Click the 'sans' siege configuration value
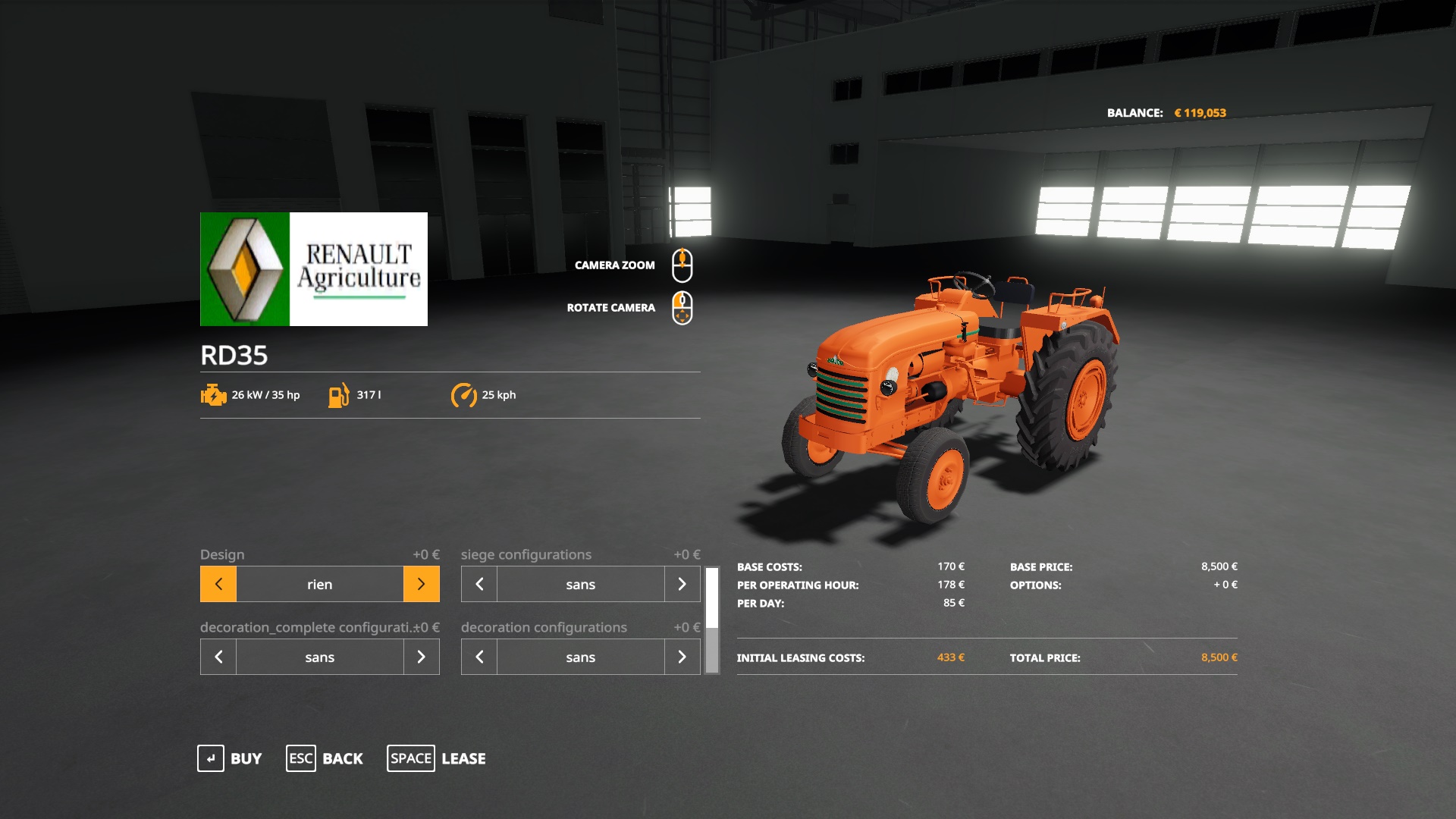 click(x=579, y=584)
